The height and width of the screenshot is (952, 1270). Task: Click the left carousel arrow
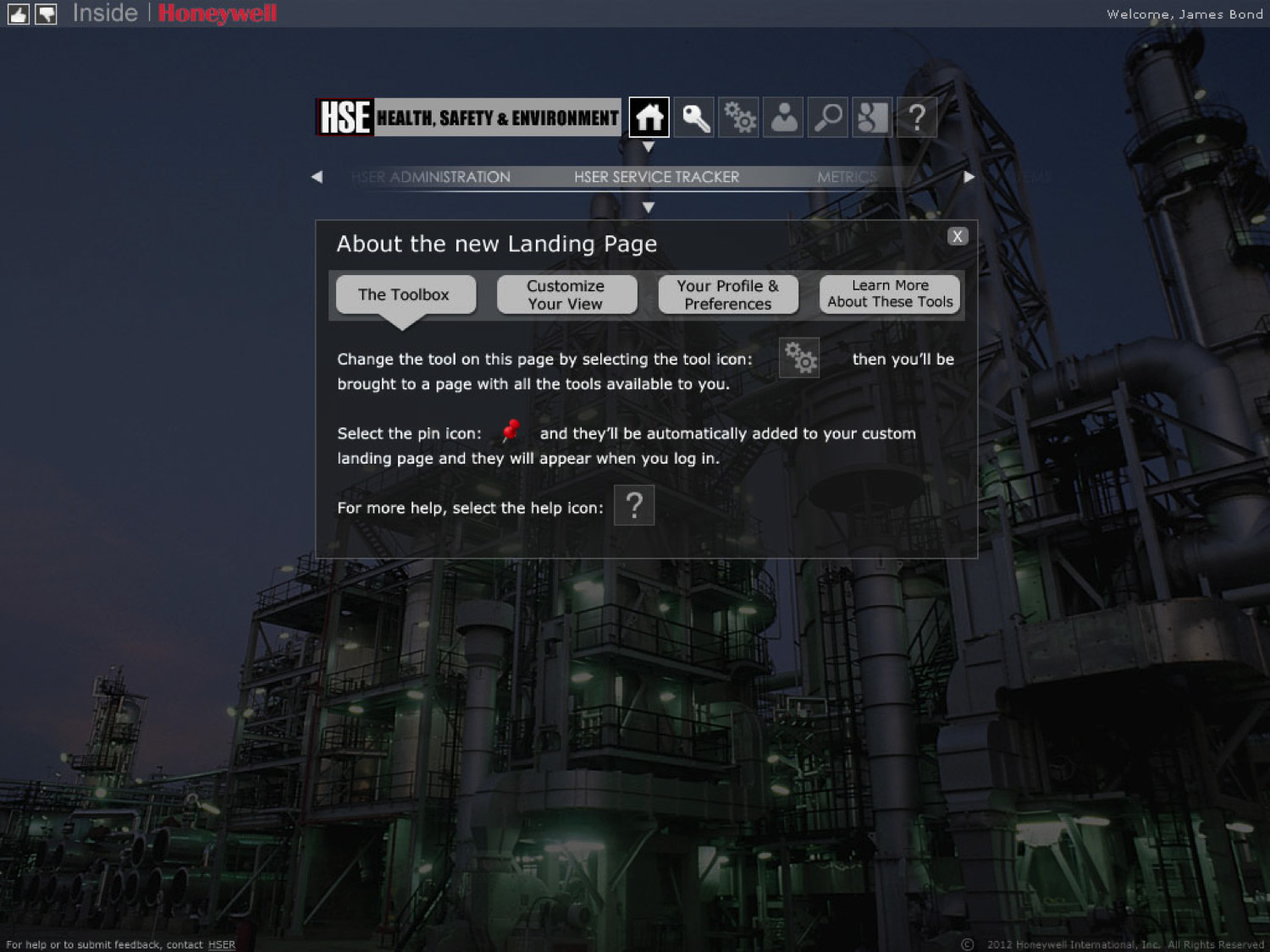coord(317,177)
